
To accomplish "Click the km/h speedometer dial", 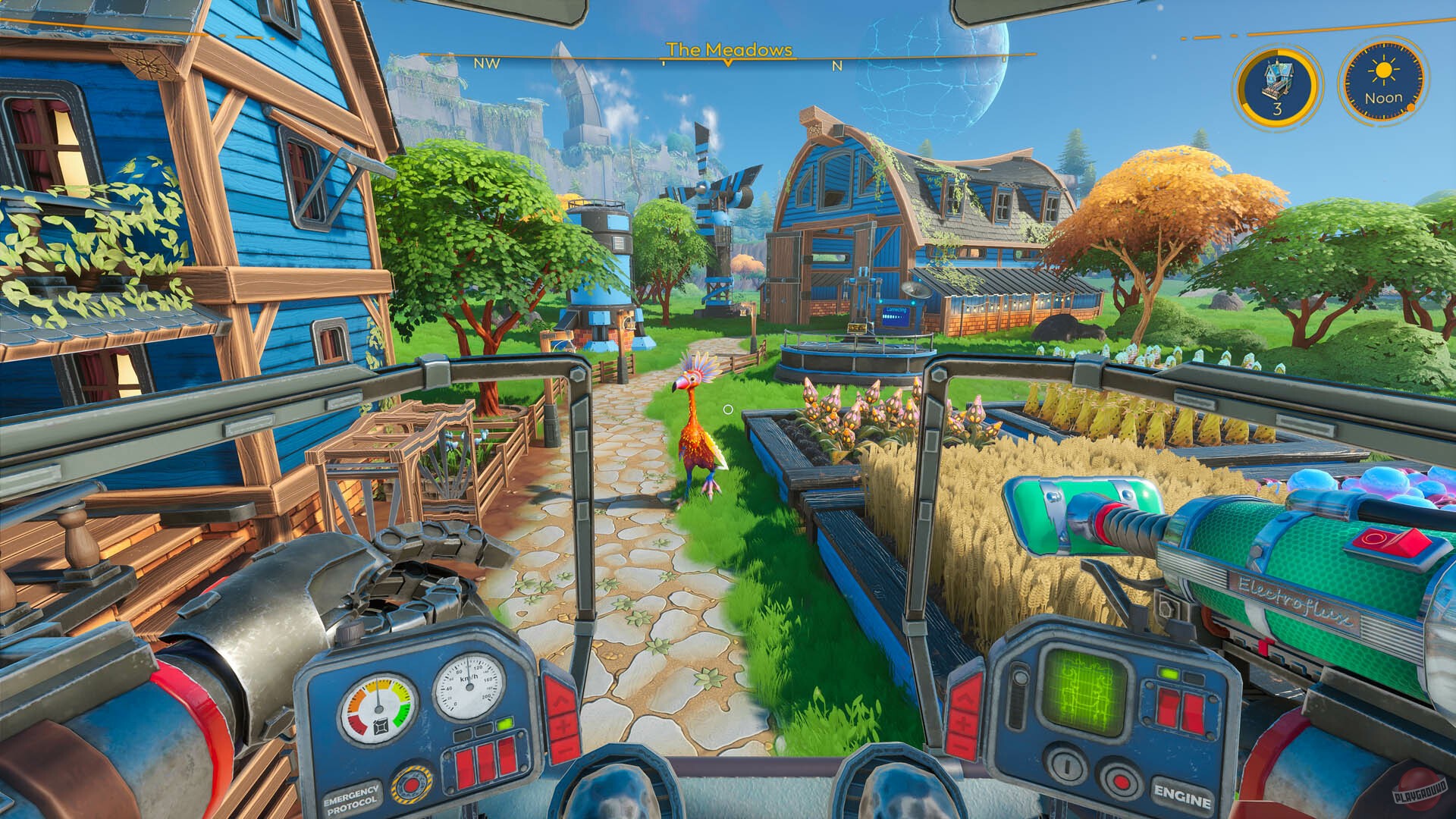I will click(x=469, y=687).
